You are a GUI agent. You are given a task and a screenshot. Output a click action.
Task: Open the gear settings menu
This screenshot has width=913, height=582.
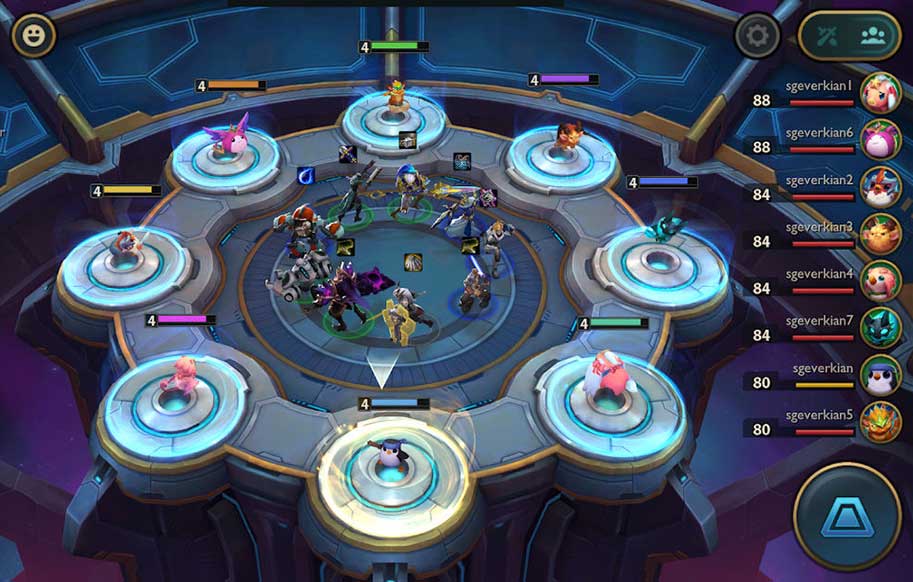[757, 36]
